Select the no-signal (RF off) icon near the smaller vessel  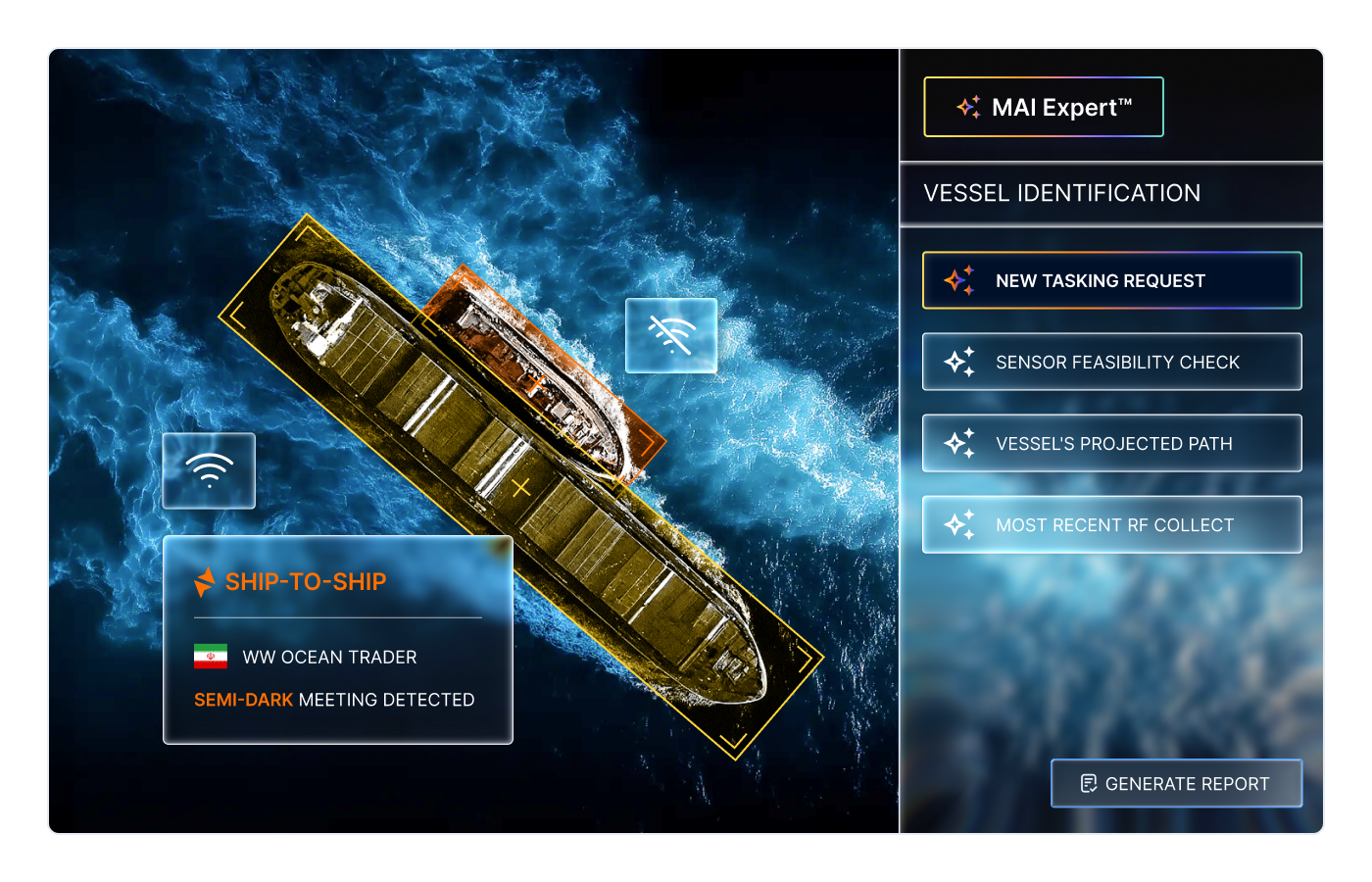[670, 336]
